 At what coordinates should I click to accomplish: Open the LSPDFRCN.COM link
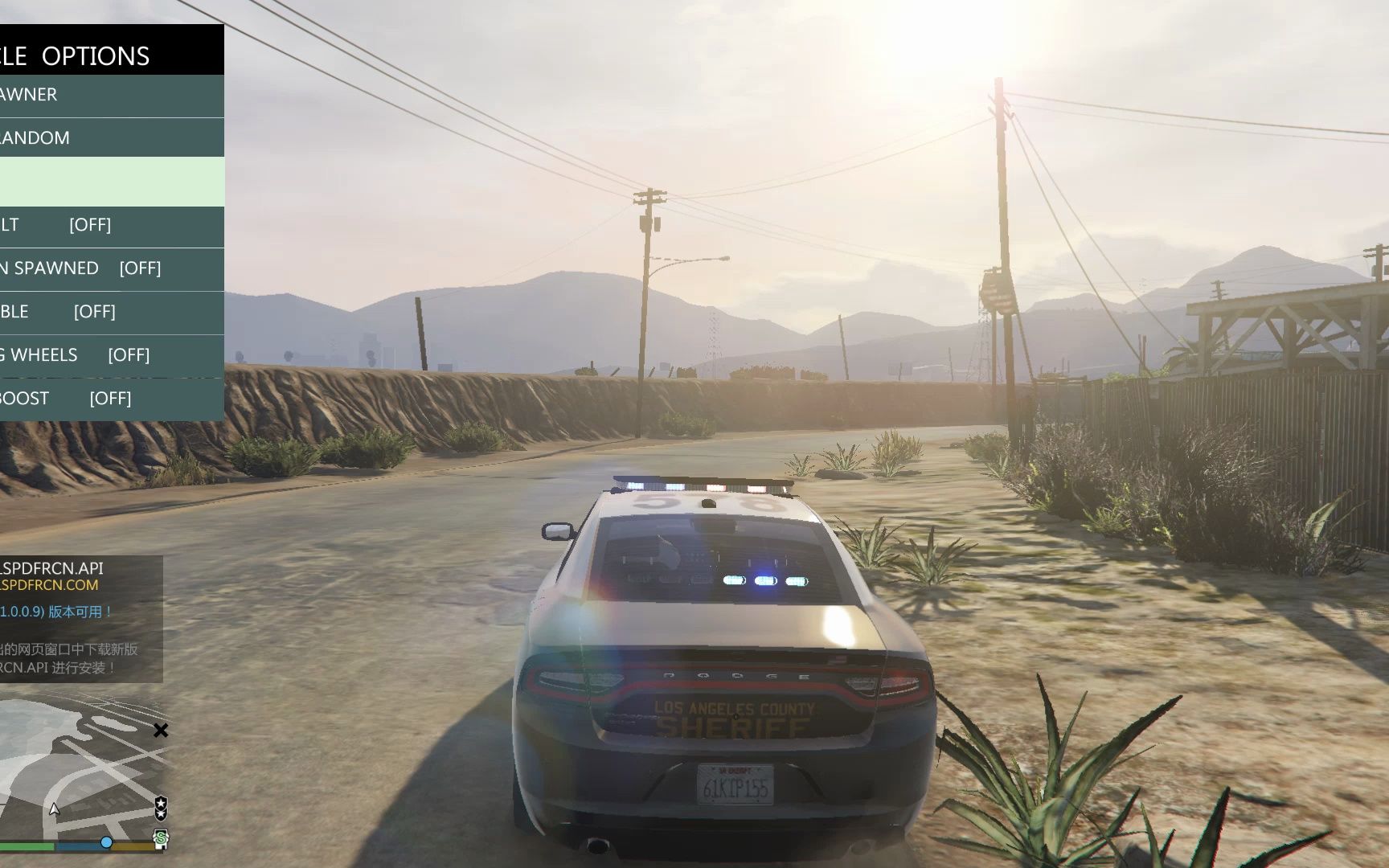(50, 585)
